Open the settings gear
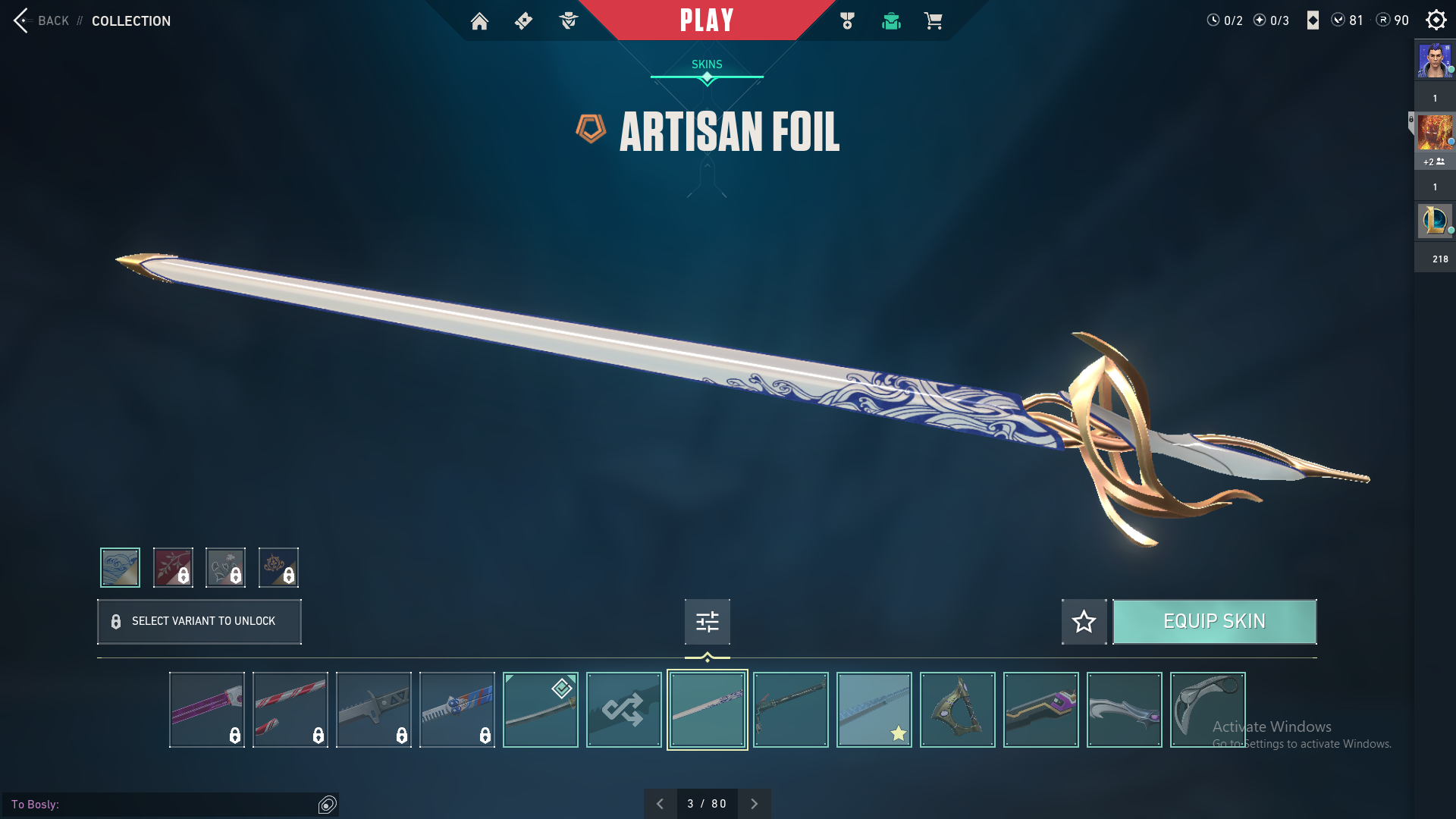Image resolution: width=1456 pixels, height=819 pixels. pyautogui.click(x=1436, y=20)
